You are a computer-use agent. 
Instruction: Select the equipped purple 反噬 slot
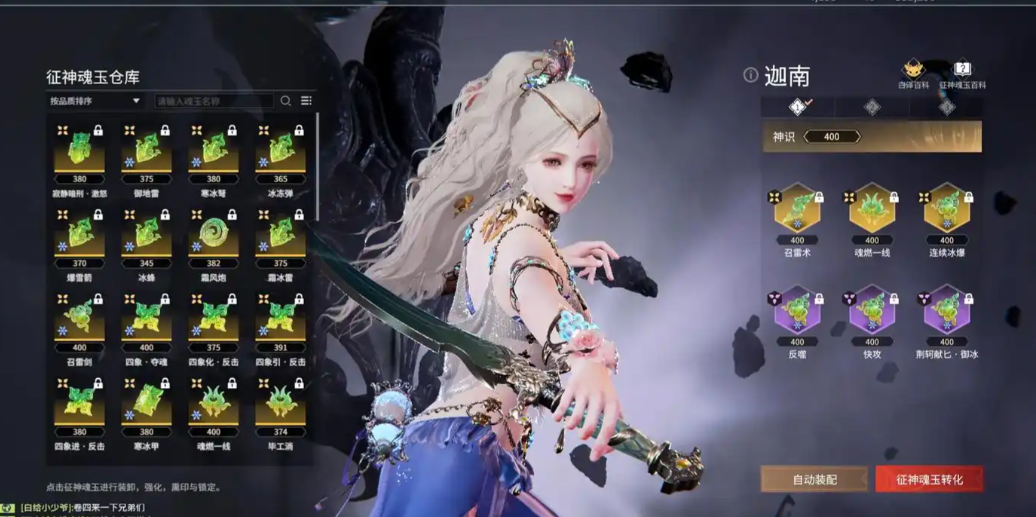click(x=797, y=311)
